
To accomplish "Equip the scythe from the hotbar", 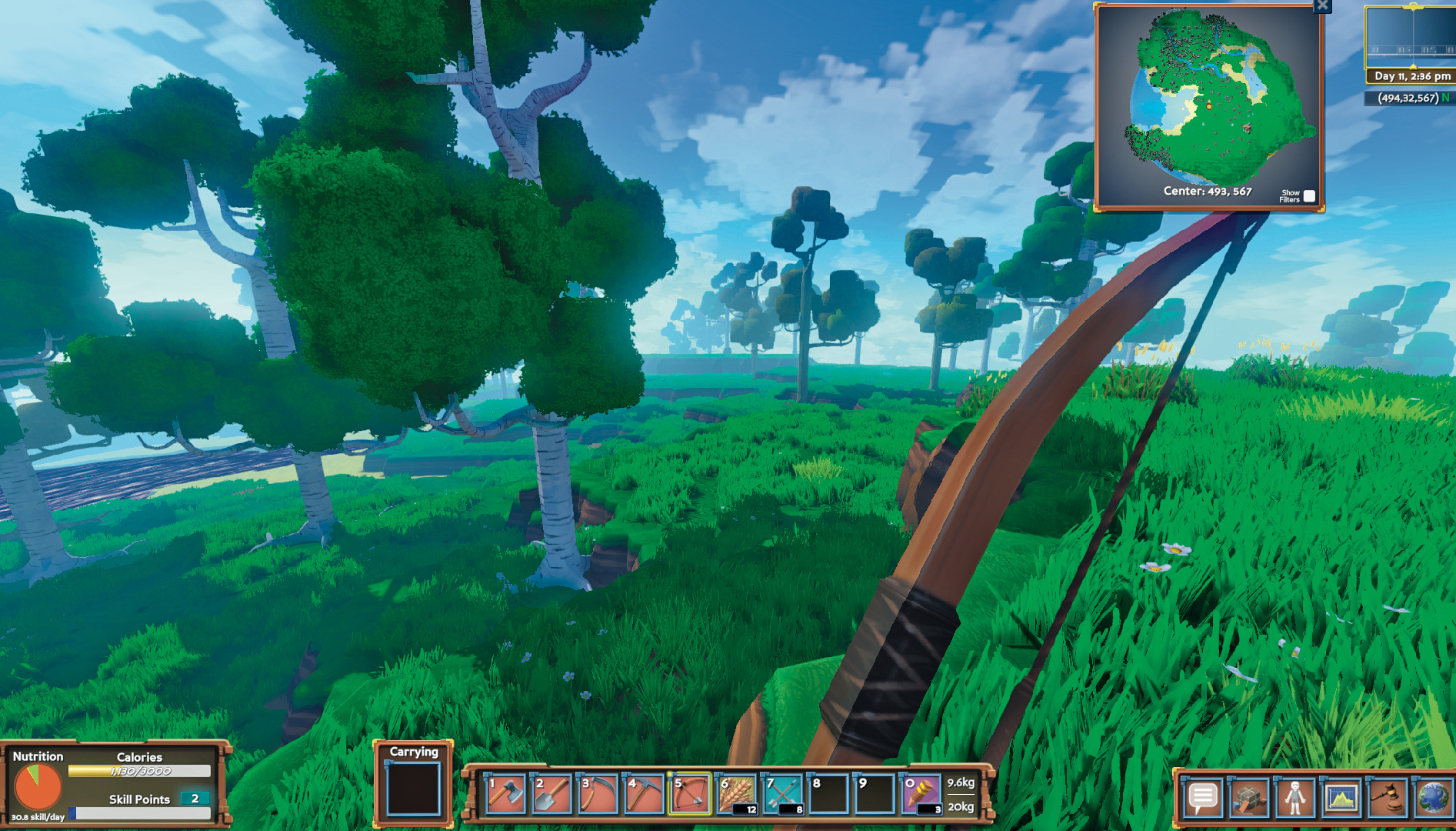I will tap(598, 794).
